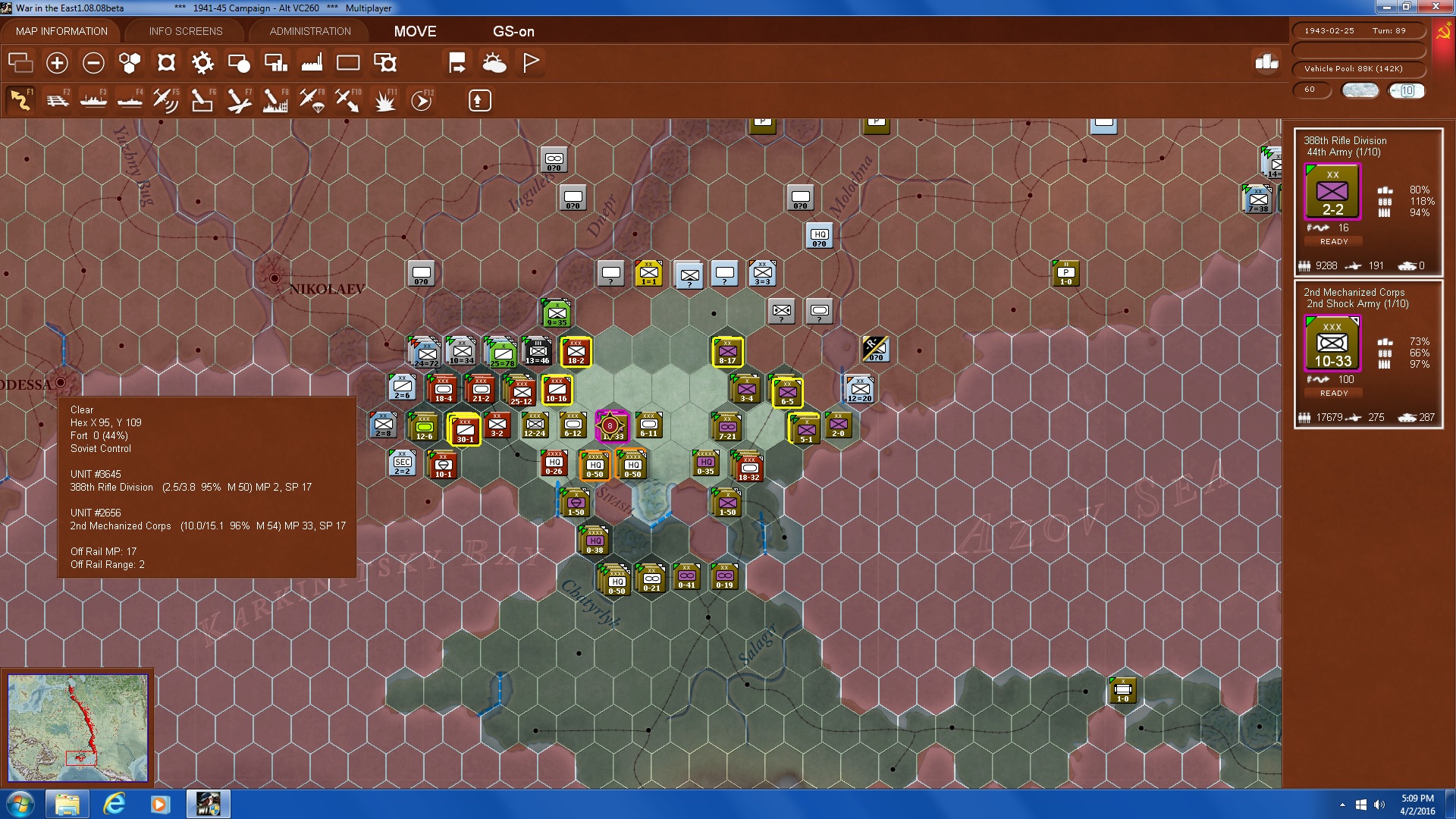Toggle the hex grid display icon

(129, 63)
